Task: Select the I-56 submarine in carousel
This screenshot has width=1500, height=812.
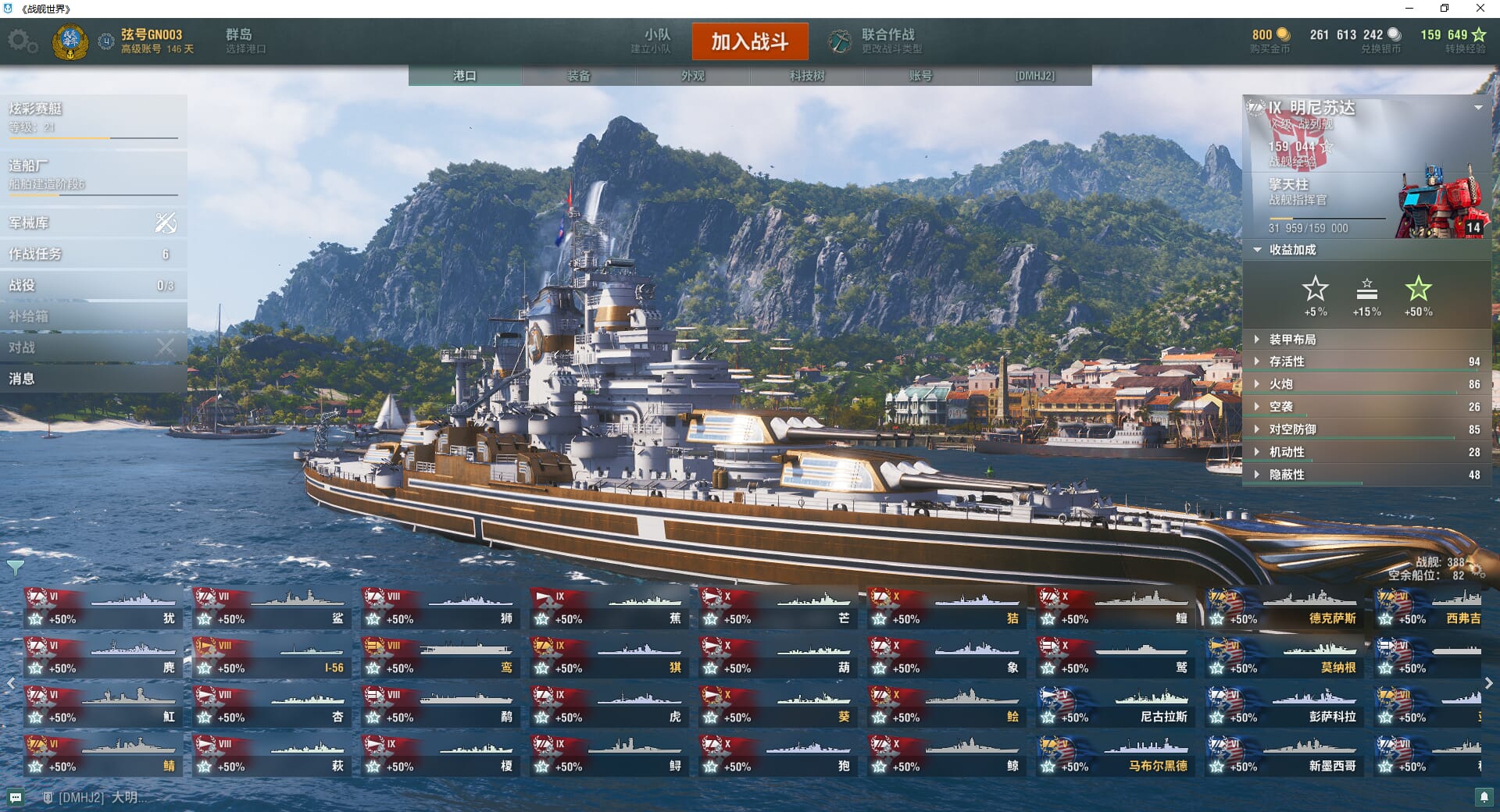Action: click(x=272, y=658)
